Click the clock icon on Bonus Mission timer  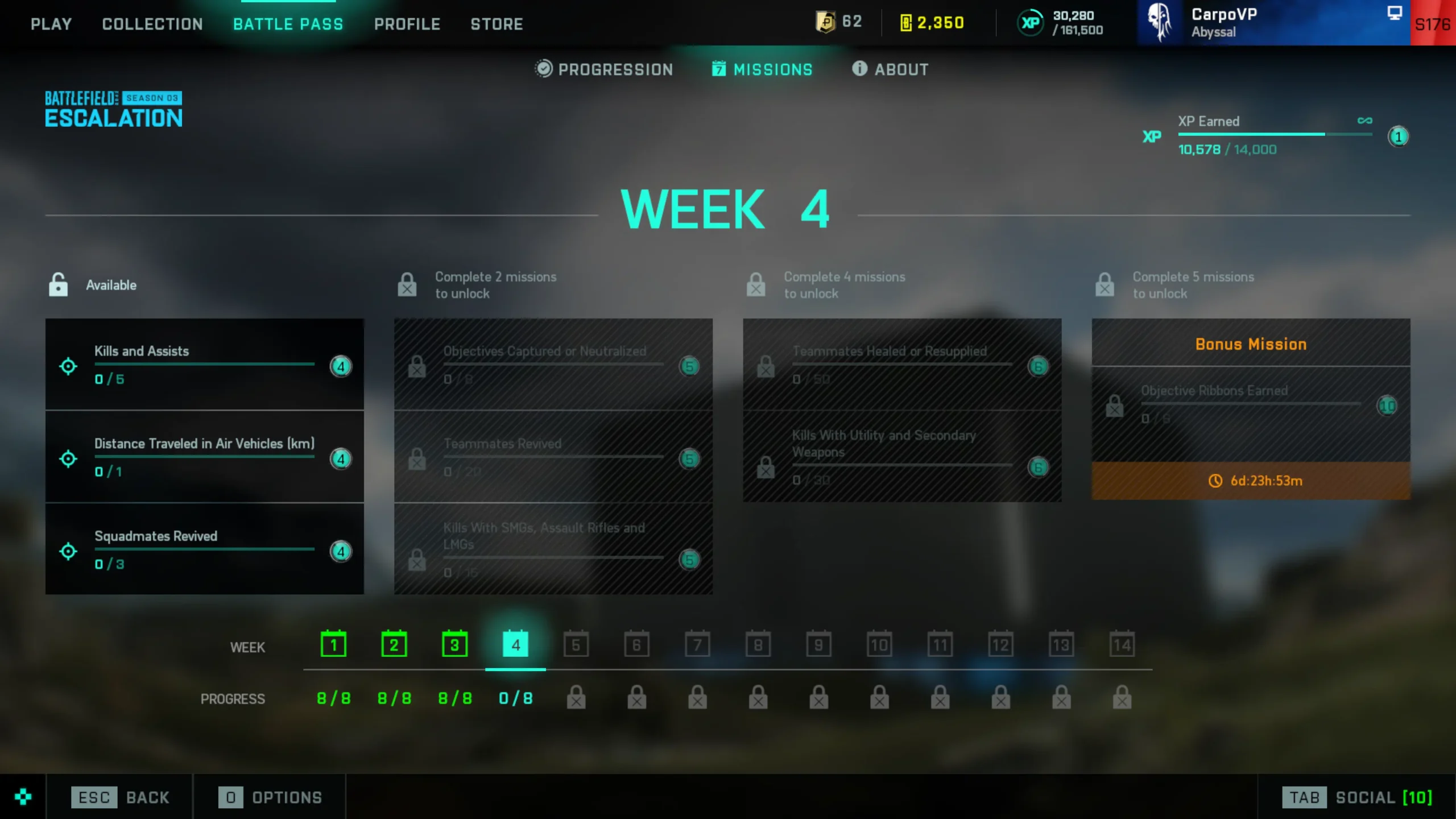coord(1215,481)
